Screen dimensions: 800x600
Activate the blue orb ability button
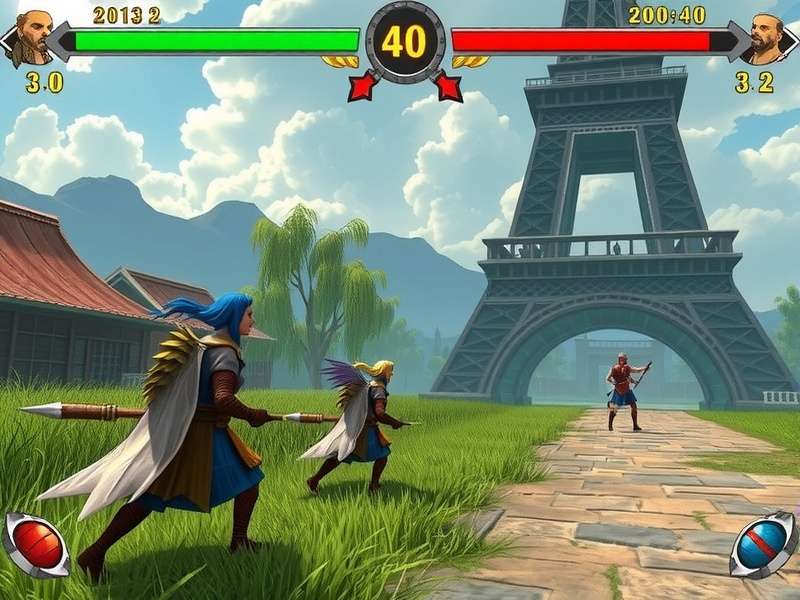click(x=763, y=546)
